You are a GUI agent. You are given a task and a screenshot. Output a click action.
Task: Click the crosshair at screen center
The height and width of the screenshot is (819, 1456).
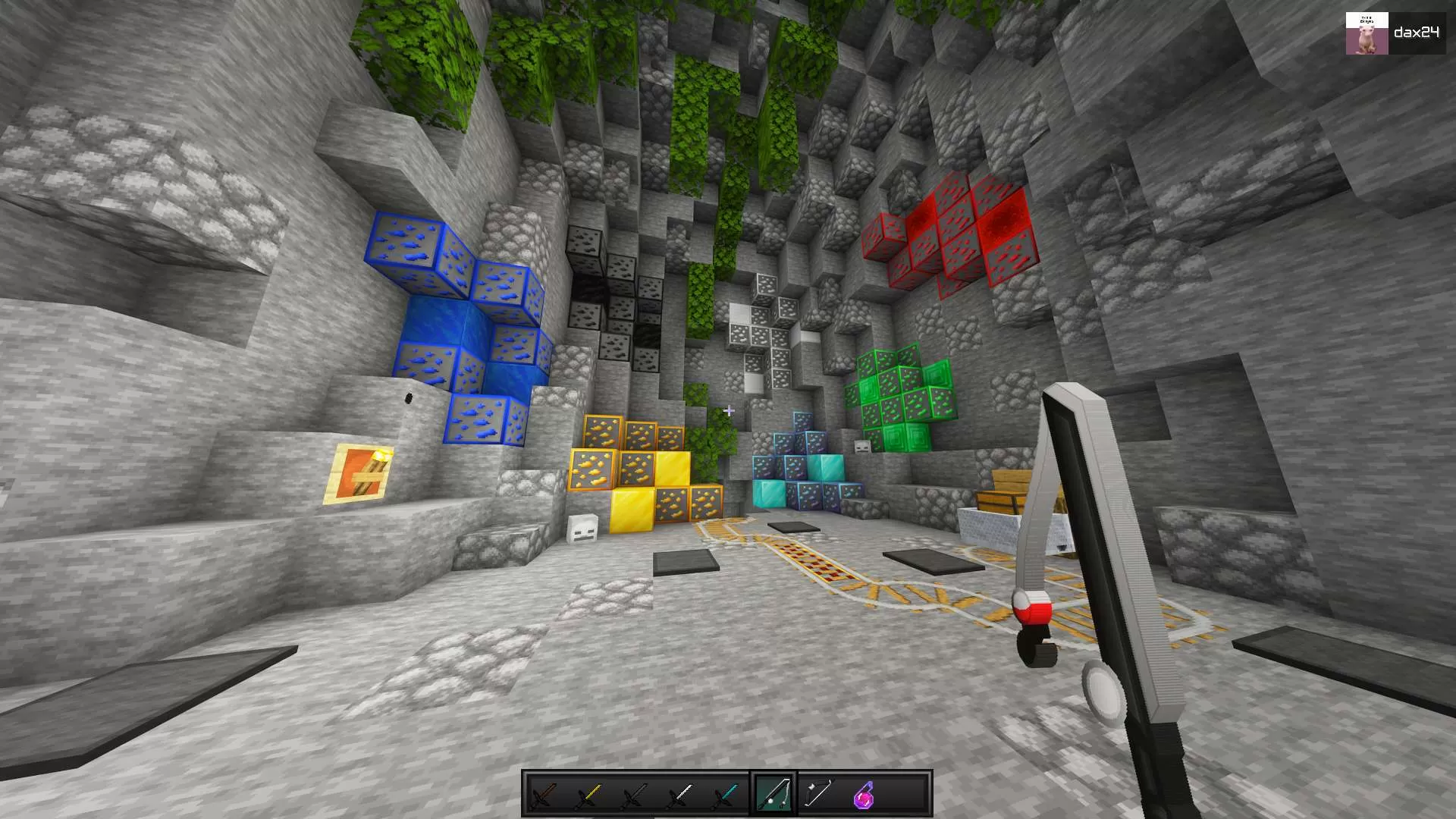pos(728,409)
